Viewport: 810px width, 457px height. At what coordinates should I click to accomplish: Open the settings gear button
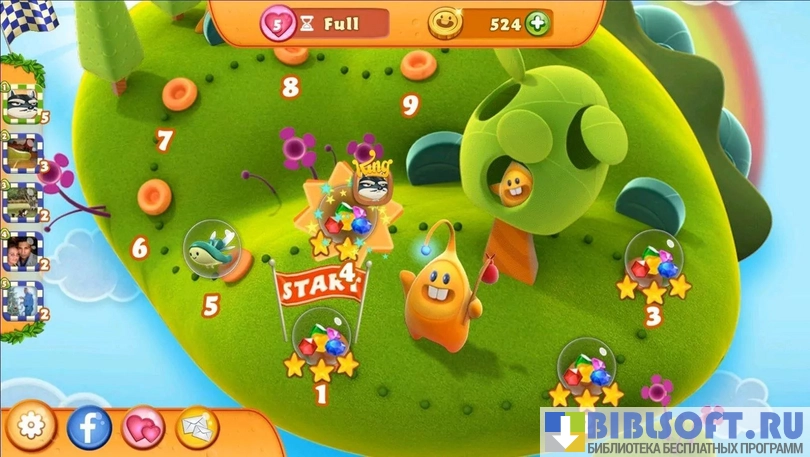(32, 428)
